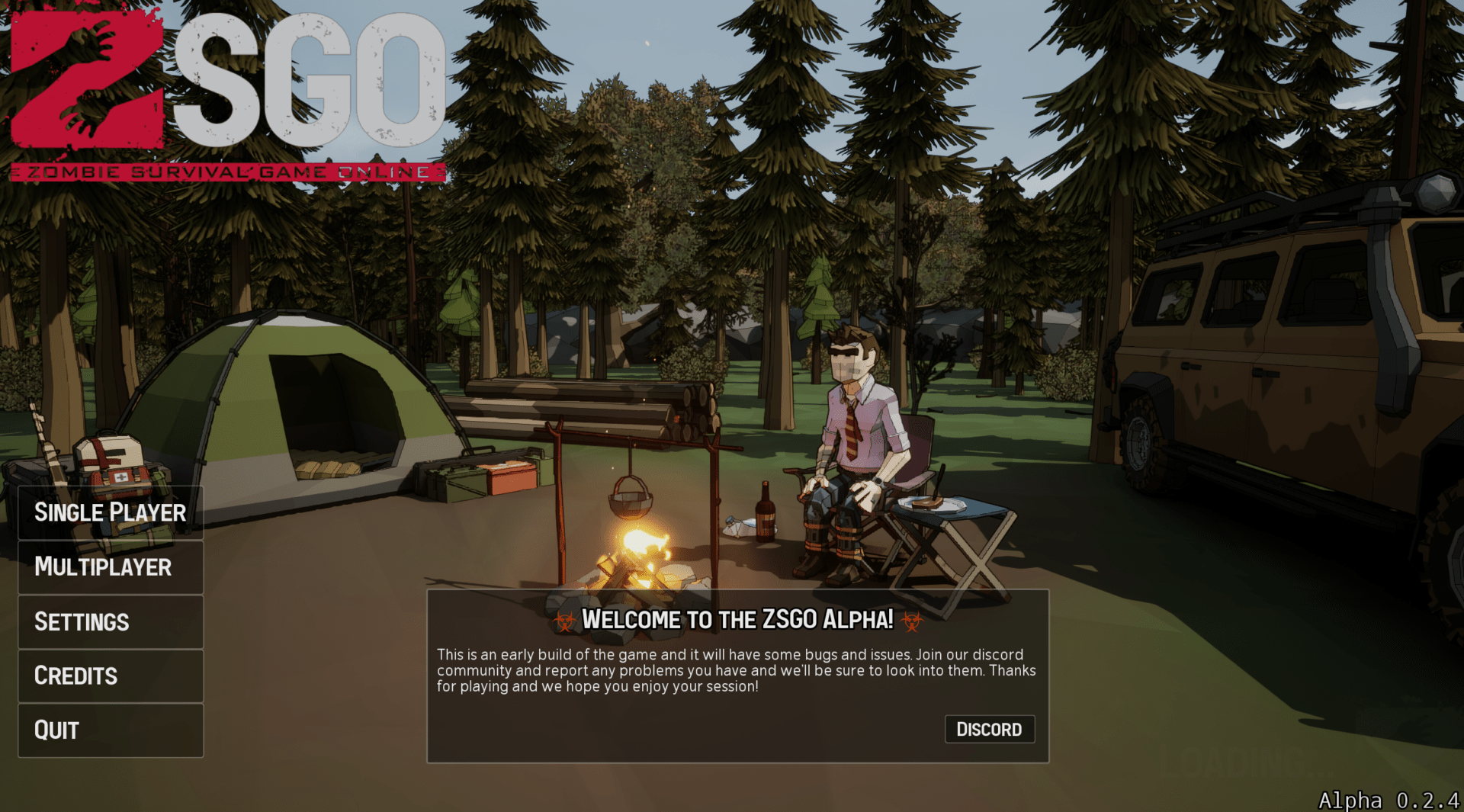Open the Multiplayer menu

[111, 567]
